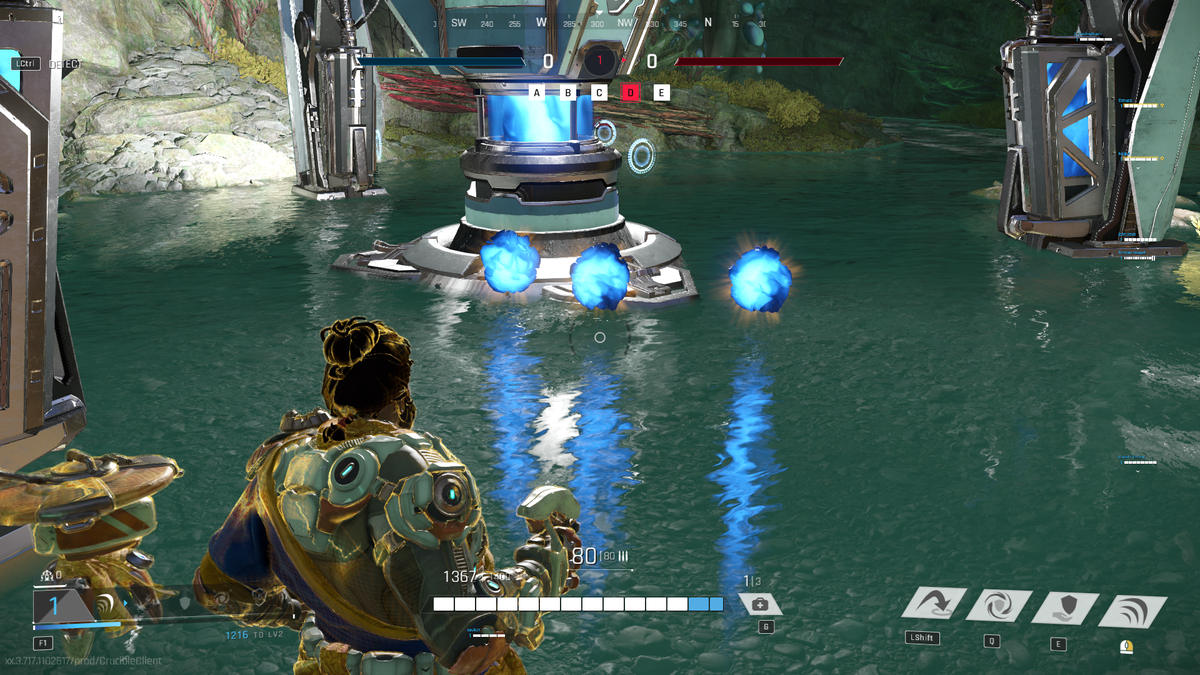
Task: Select capture point A marker
Action: click(537, 93)
